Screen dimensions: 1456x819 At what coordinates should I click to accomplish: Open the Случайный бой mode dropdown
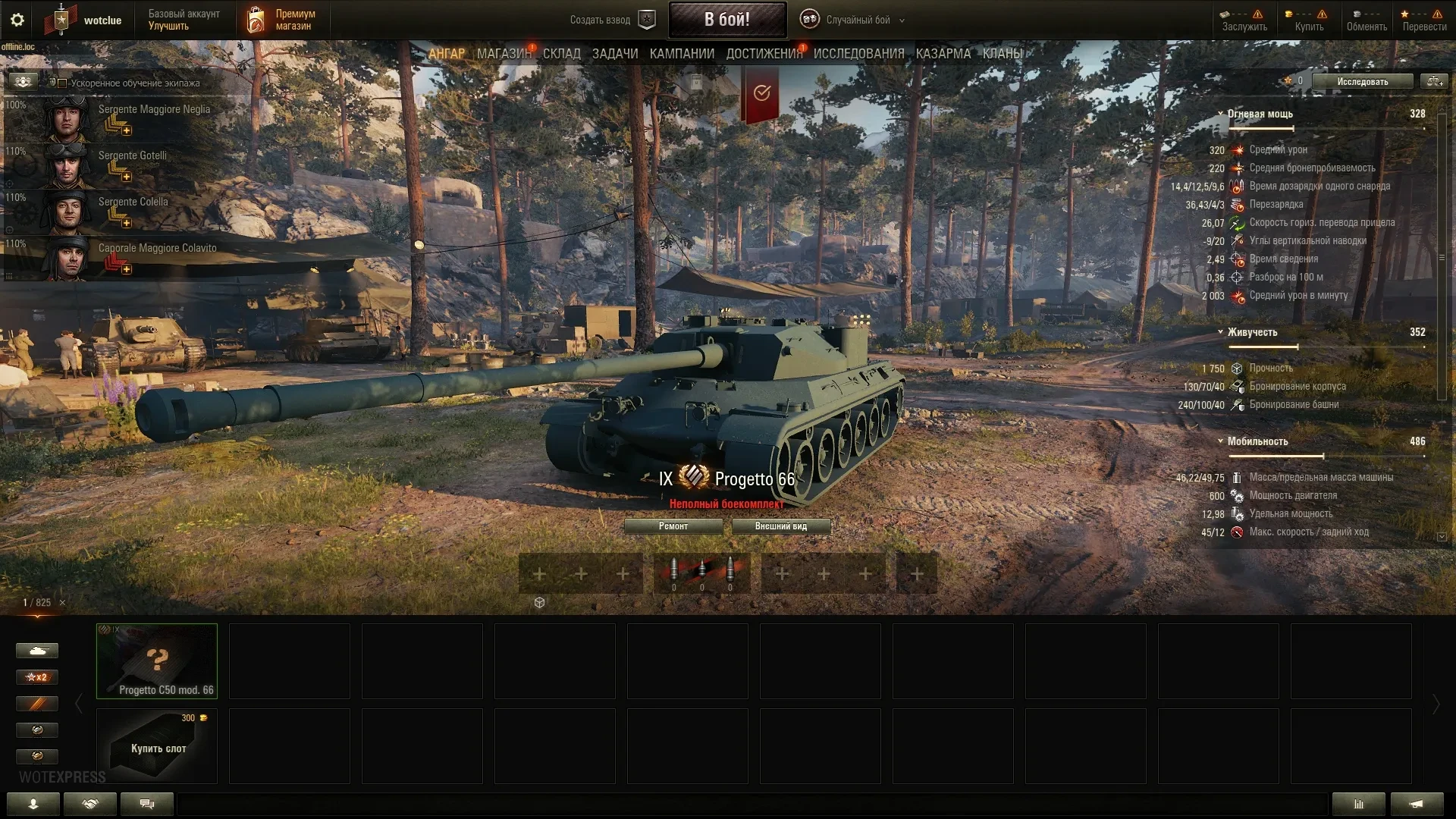tap(852, 20)
